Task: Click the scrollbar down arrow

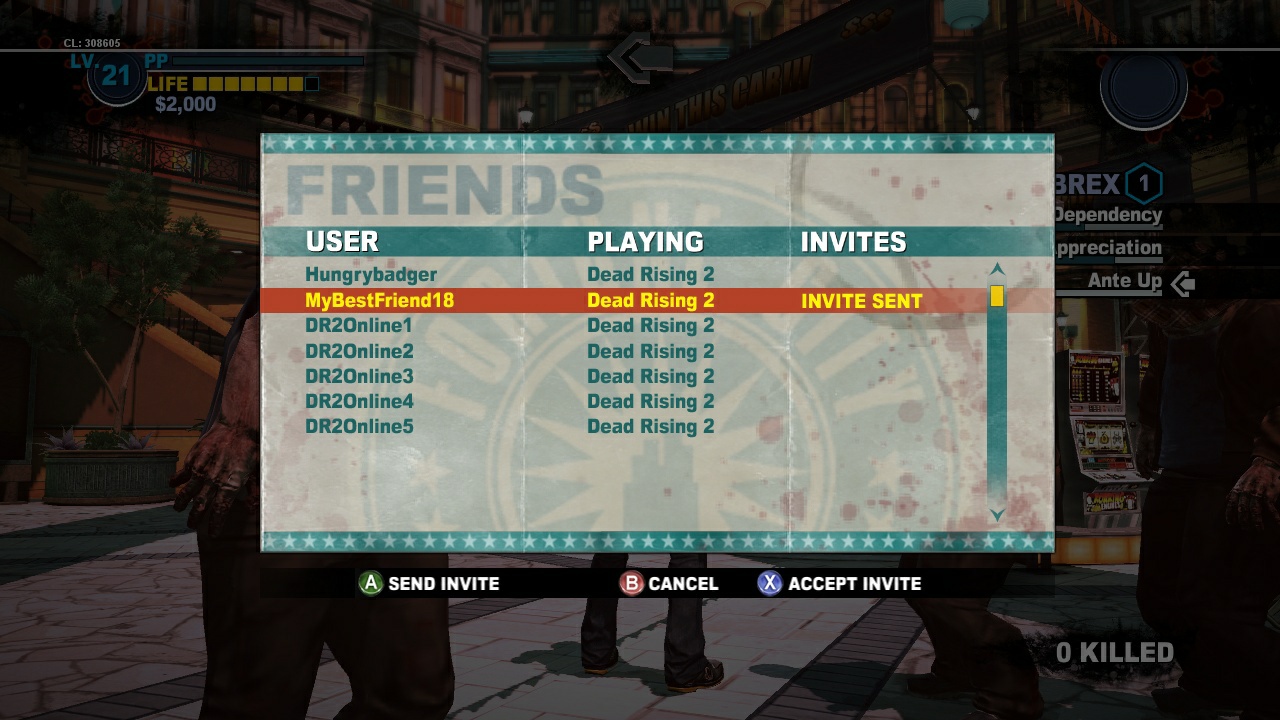Action: [x=996, y=517]
